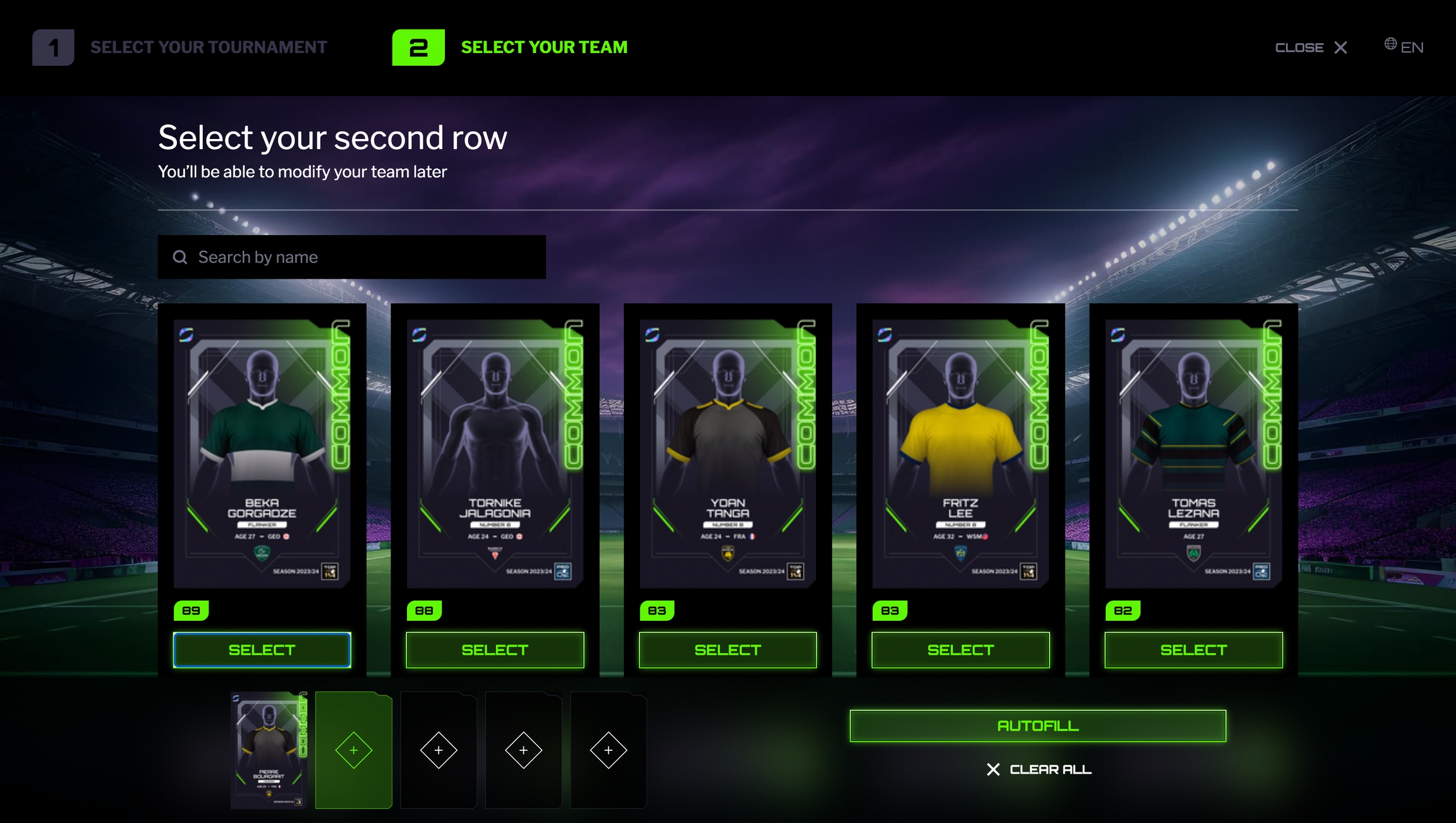Viewport: 1456px width, 823px height.
Task: Open the EN language selector
Action: point(1404,47)
